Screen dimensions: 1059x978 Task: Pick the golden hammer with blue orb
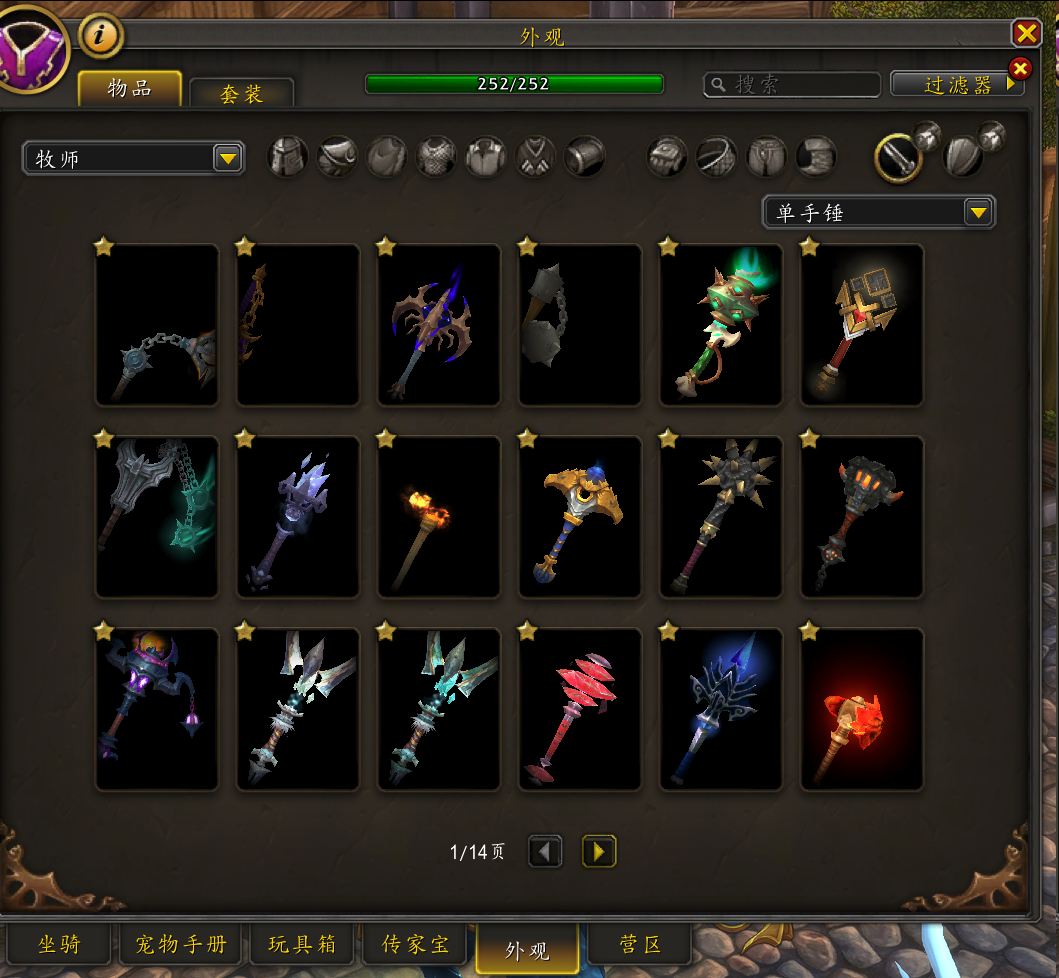pos(580,517)
